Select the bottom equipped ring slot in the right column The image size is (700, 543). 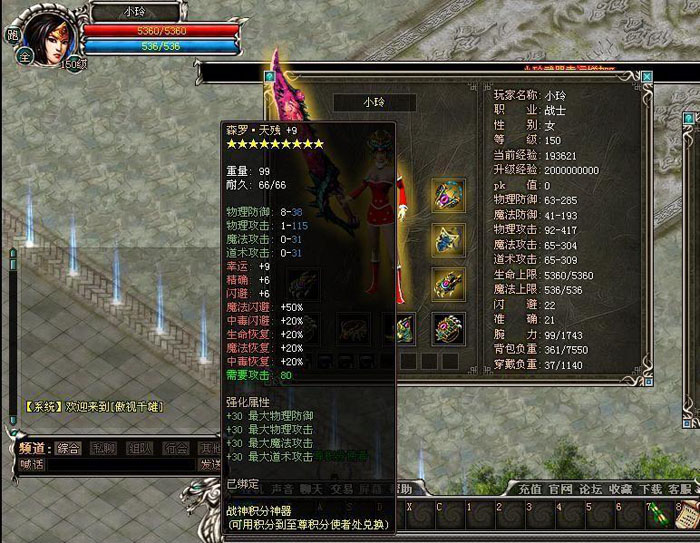point(447,326)
